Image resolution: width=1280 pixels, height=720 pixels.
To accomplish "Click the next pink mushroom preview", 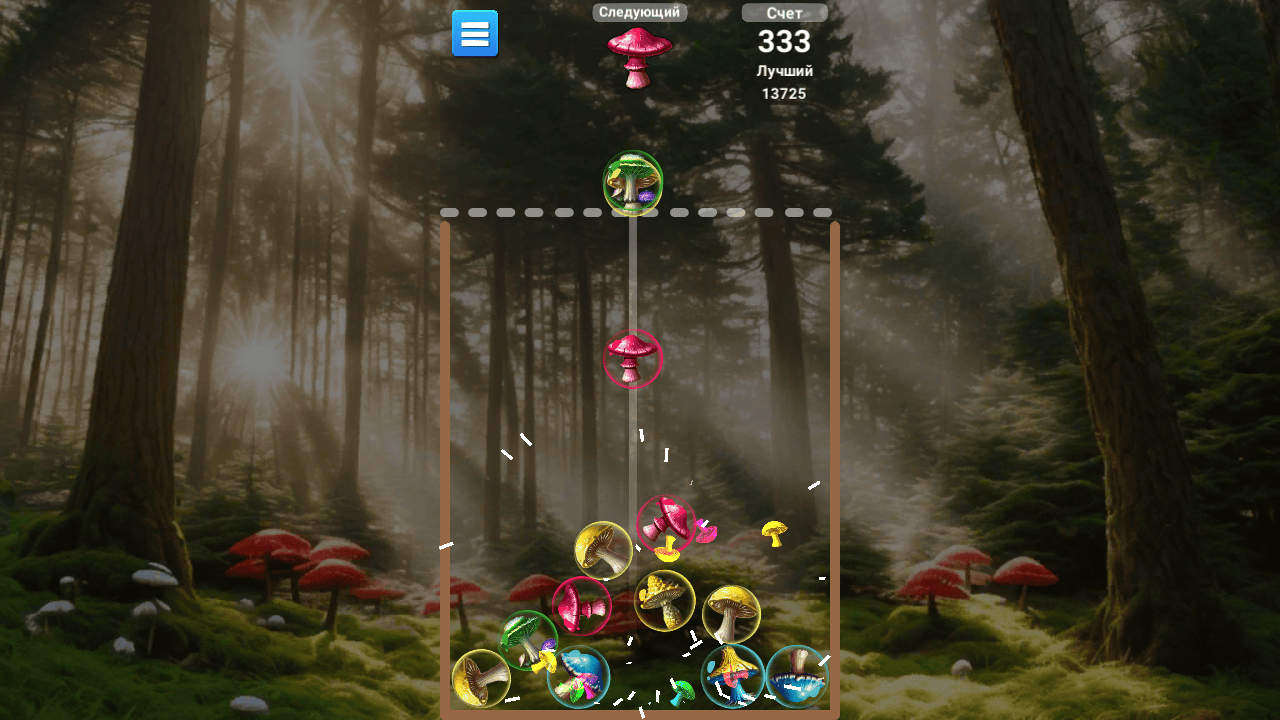I will coord(638,55).
